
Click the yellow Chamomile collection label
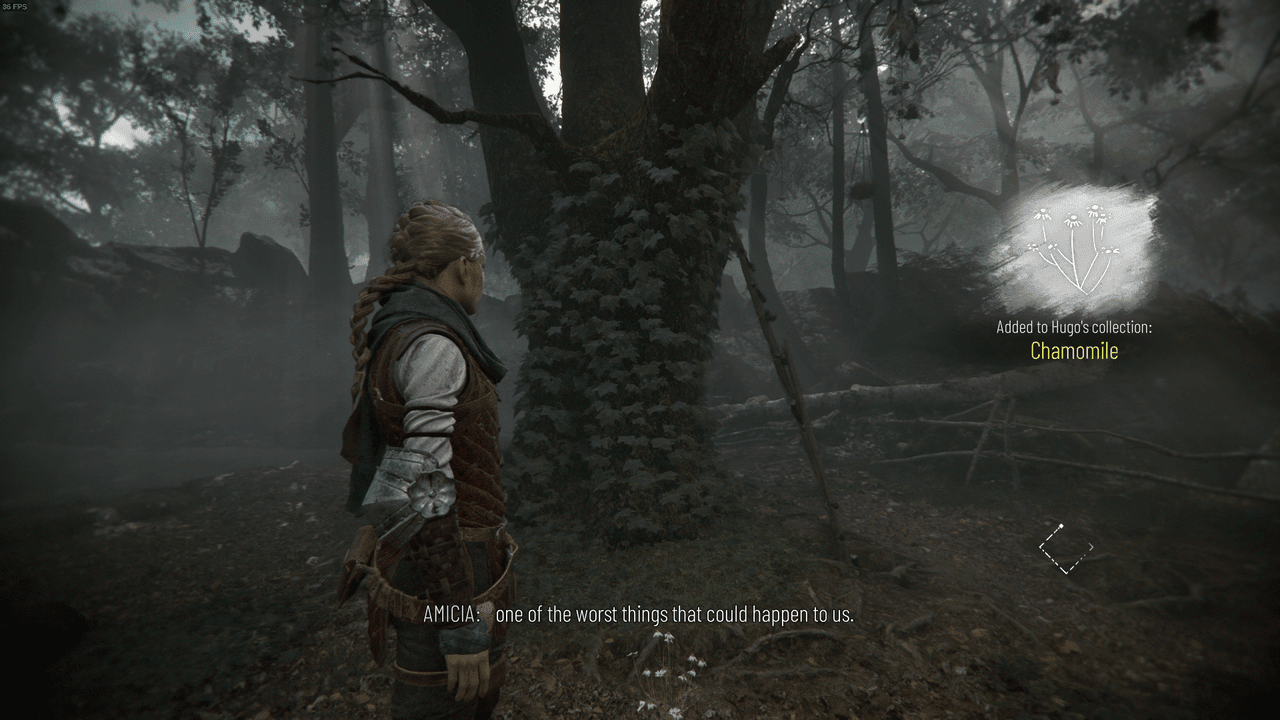pos(1075,351)
